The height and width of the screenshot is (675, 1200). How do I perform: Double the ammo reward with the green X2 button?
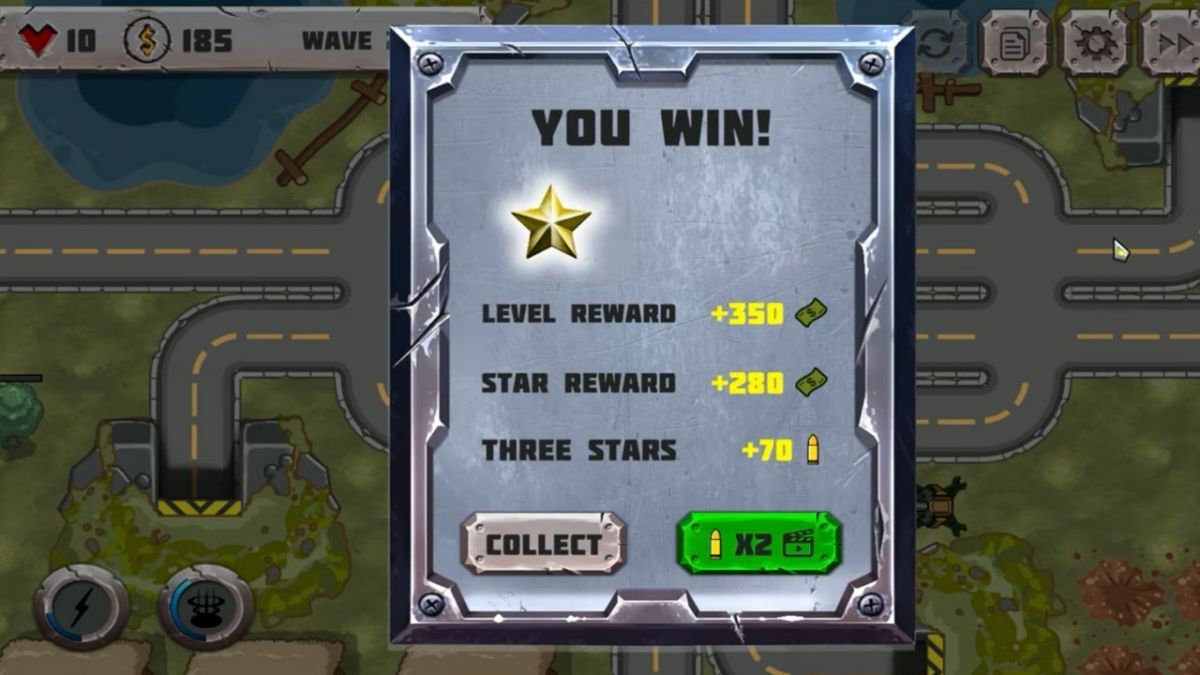point(759,543)
